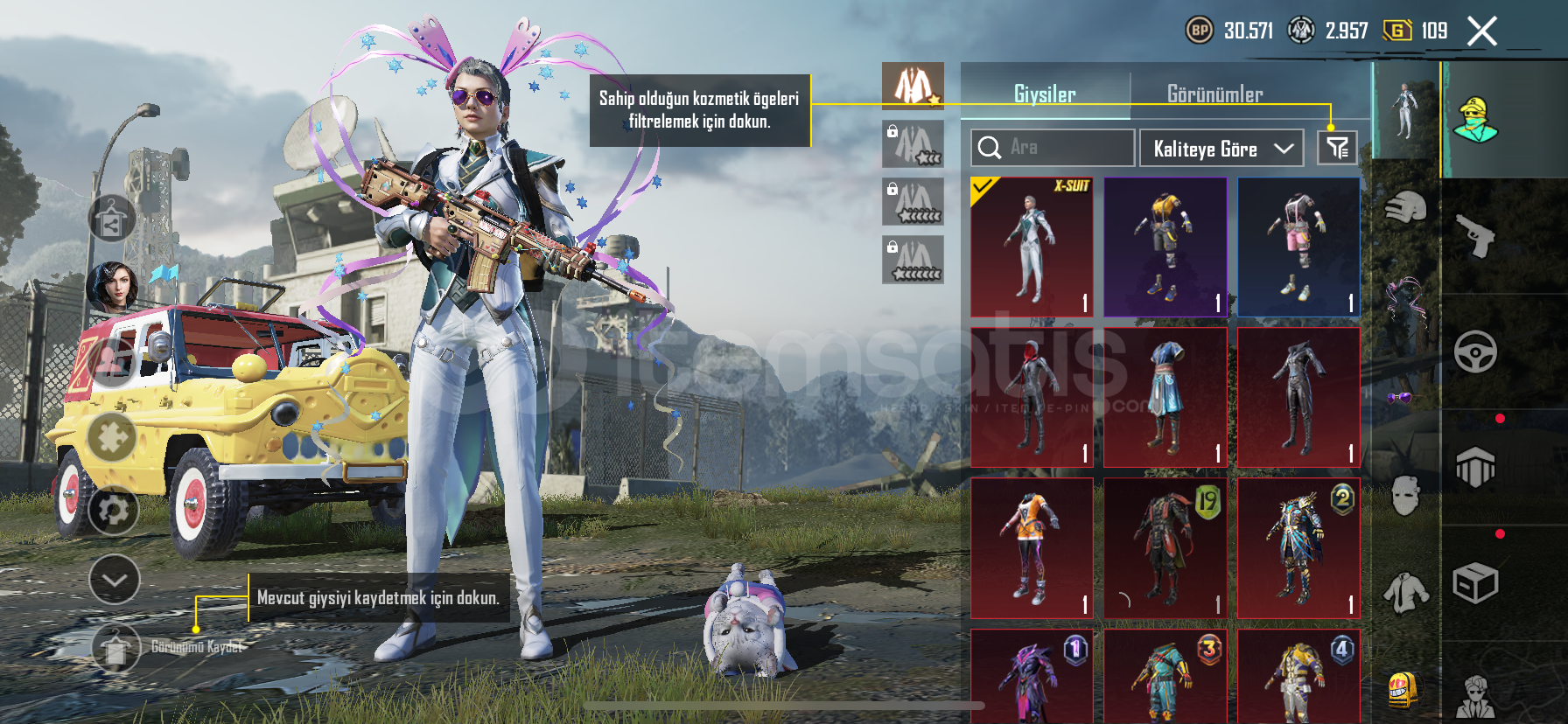Viewport: 1568px width, 724px height.
Task: Select the first unlocked outfit preset
Action: [913, 86]
